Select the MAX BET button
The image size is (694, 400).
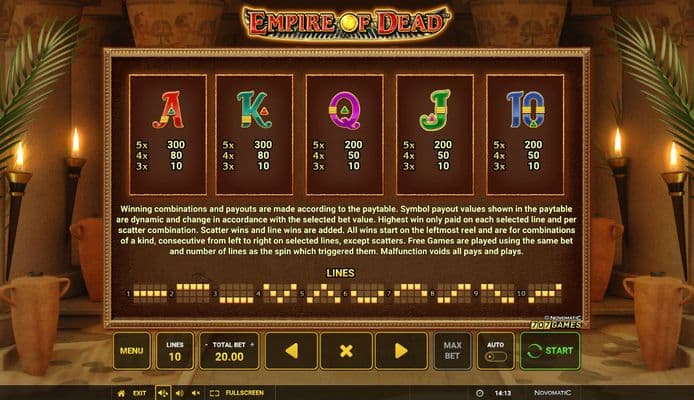(x=452, y=351)
